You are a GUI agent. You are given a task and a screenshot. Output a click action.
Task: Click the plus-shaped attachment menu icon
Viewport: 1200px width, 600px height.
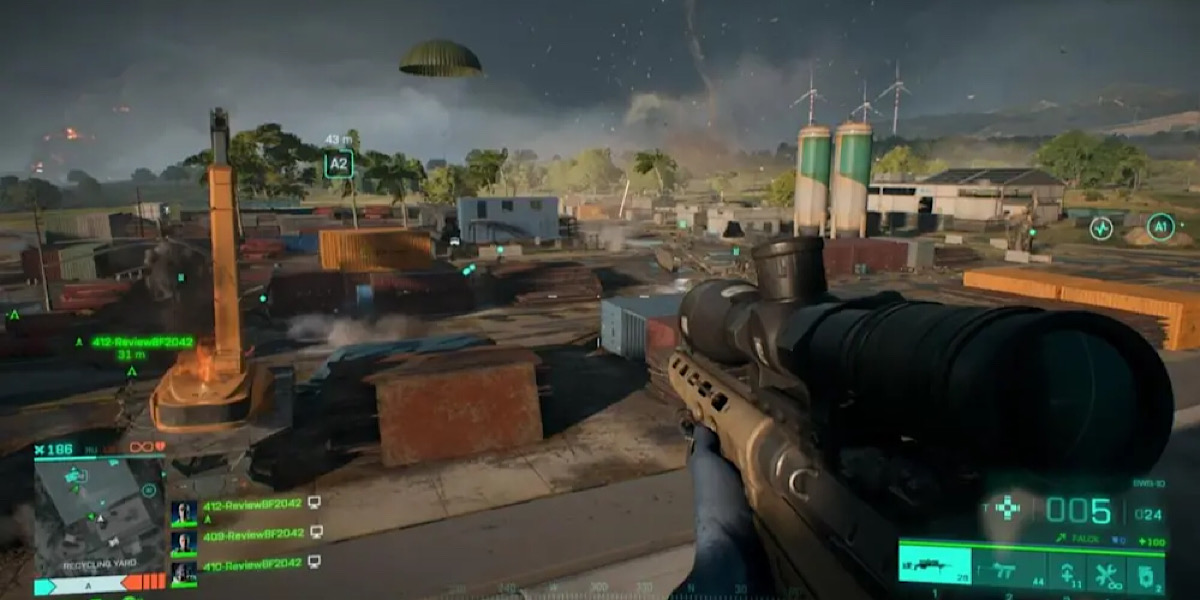click(1008, 508)
